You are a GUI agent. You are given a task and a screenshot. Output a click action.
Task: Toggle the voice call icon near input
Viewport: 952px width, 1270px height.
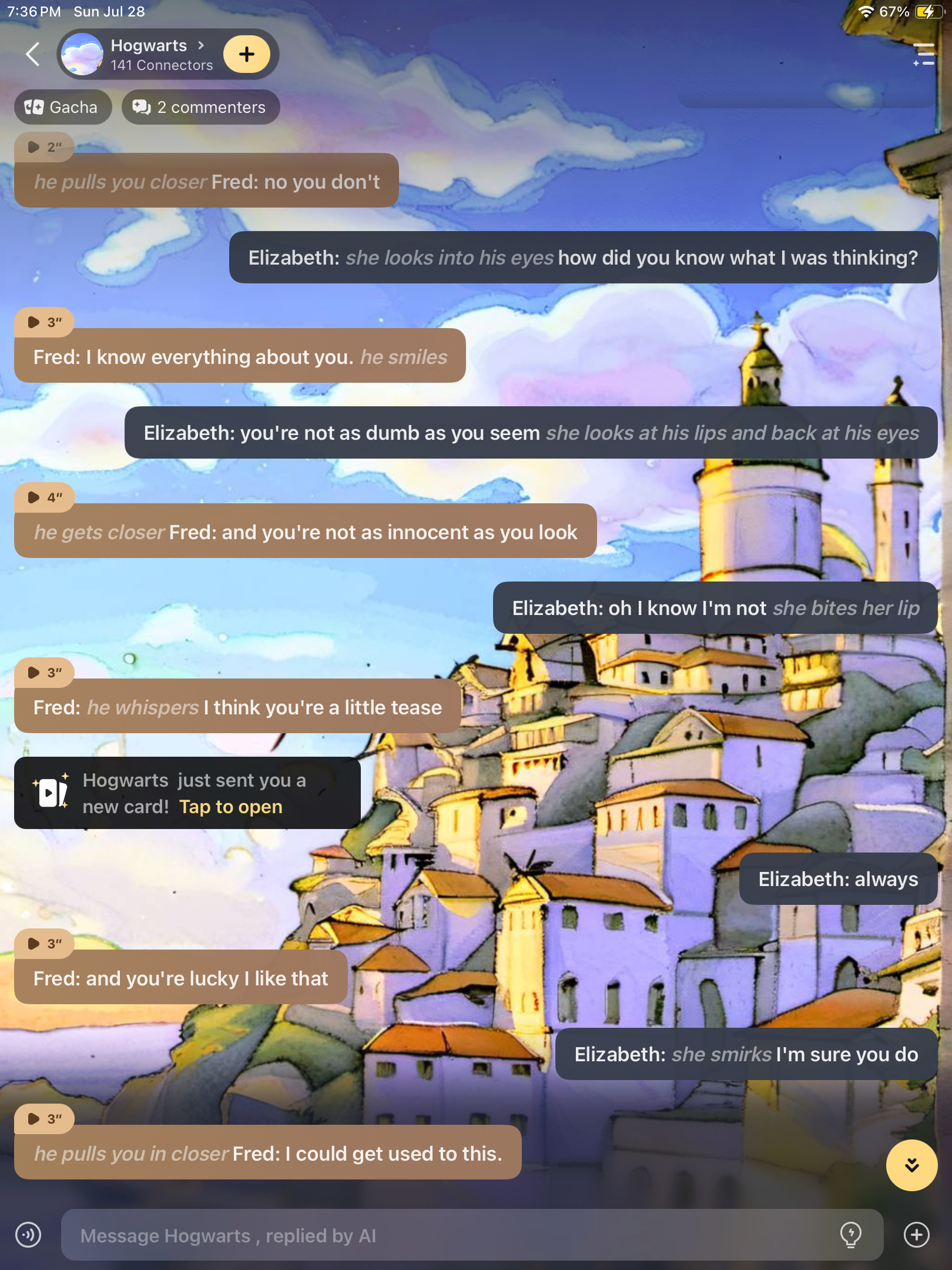[28, 1235]
